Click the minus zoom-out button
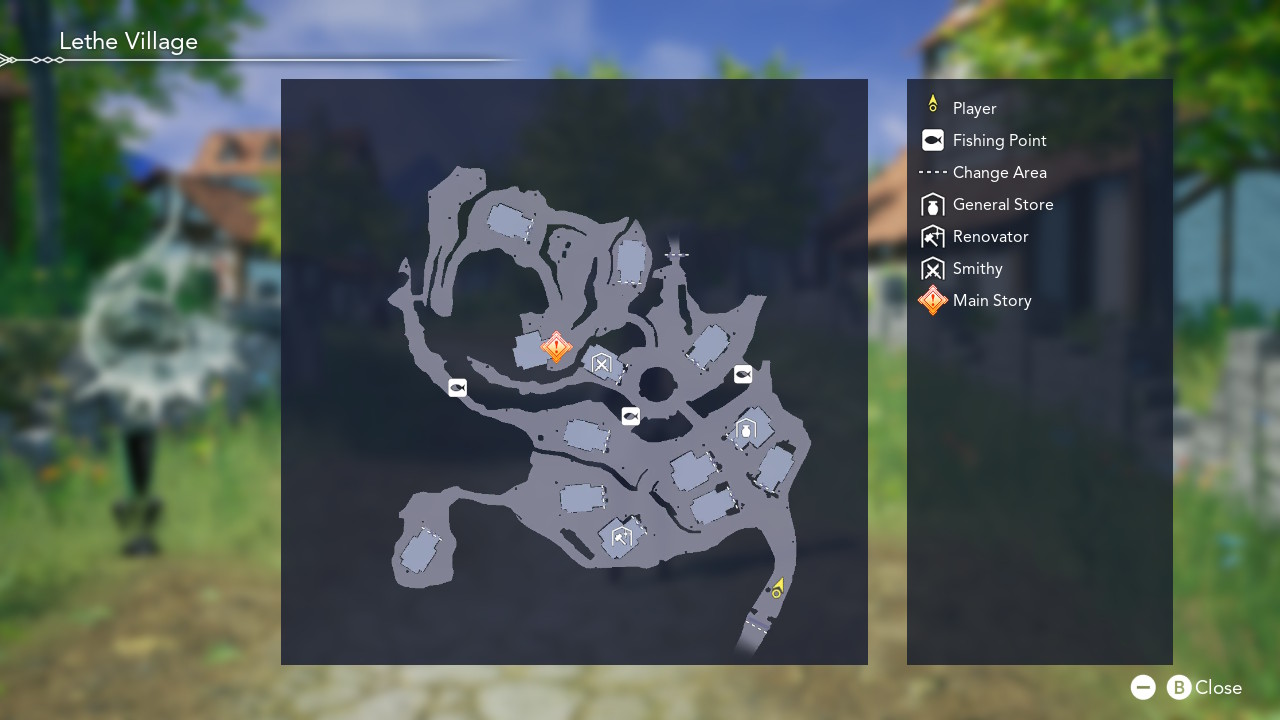This screenshot has height=720, width=1280. tap(1143, 687)
